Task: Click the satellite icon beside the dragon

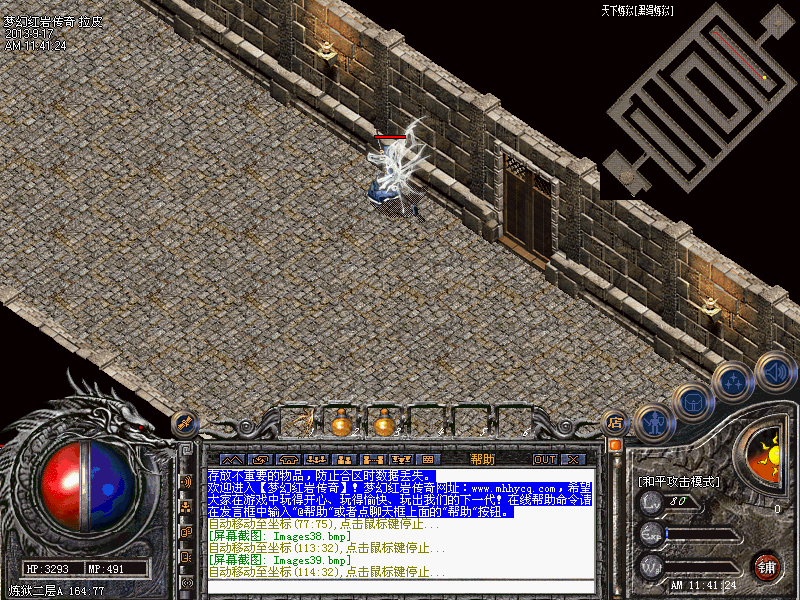Action: pyautogui.click(x=183, y=423)
